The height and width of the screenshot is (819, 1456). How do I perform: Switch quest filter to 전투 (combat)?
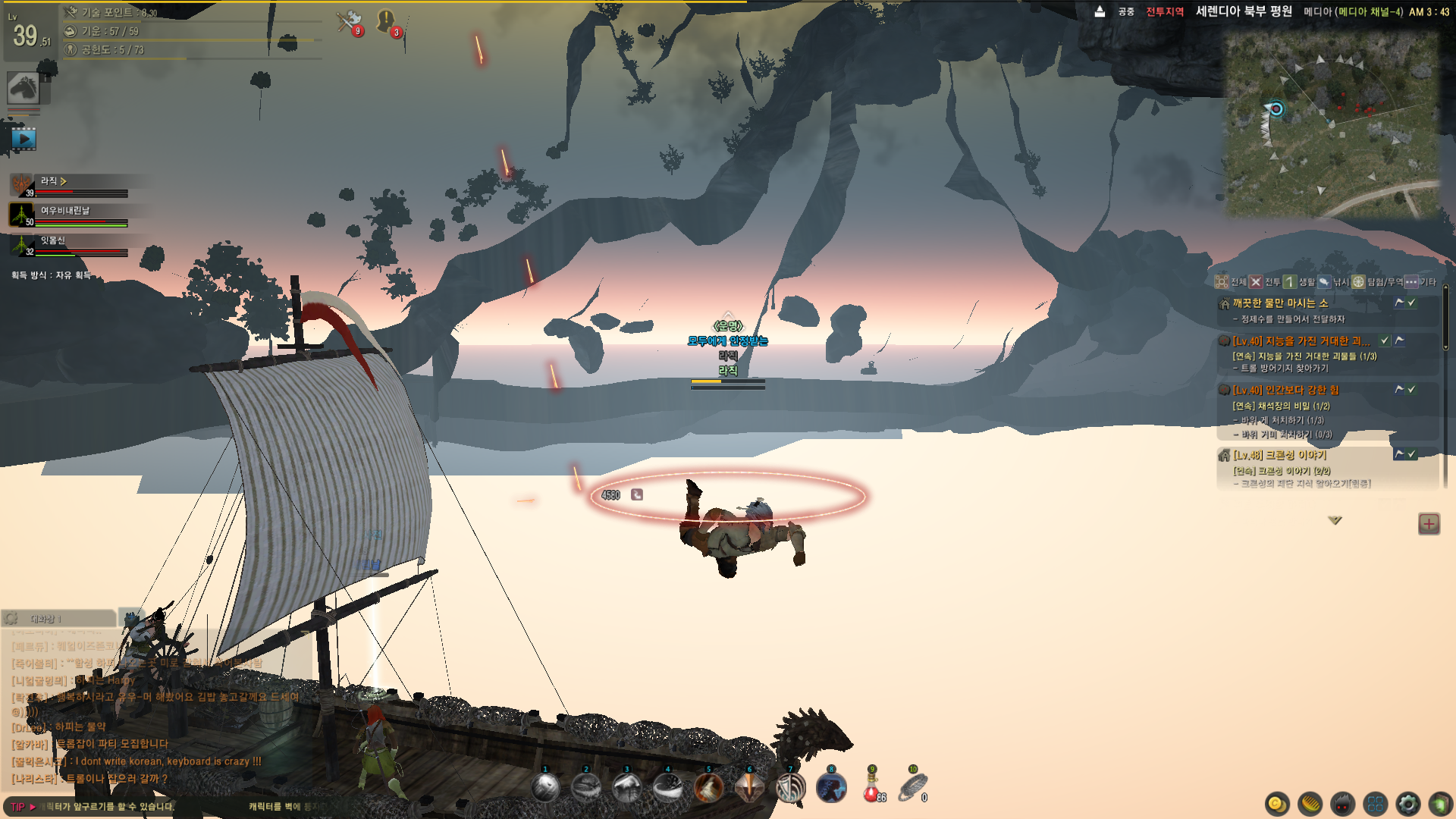(1264, 282)
